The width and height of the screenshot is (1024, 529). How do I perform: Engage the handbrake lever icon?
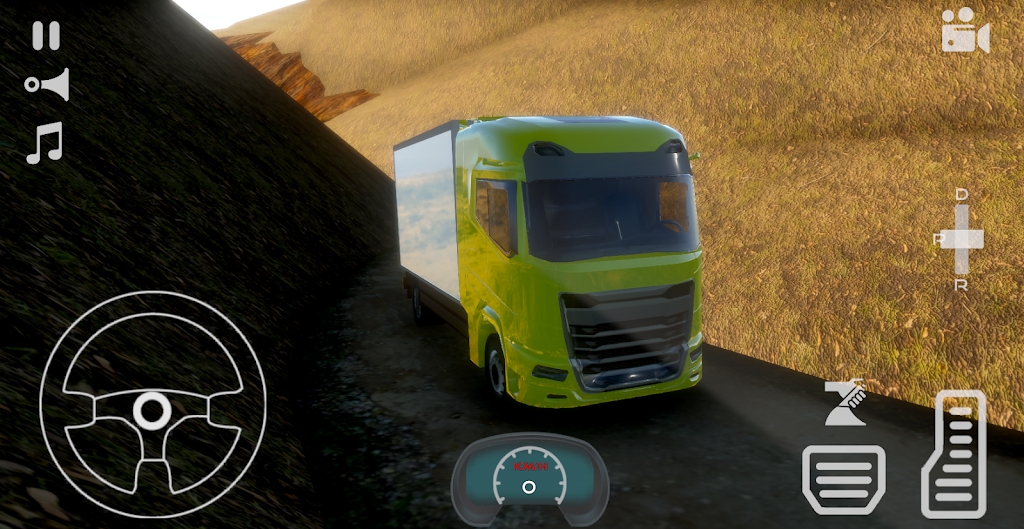click(845, 404)
